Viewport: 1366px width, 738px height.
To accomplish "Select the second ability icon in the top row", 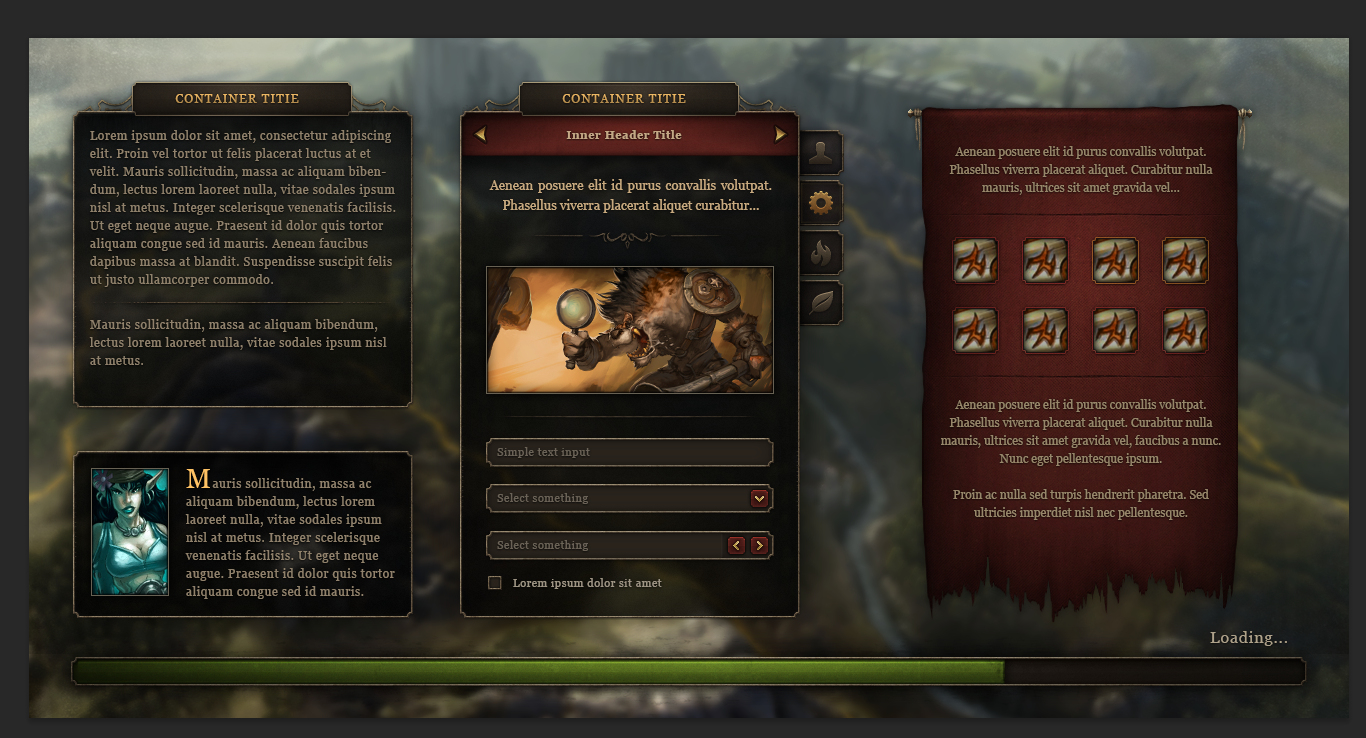I will (1045, 260).
